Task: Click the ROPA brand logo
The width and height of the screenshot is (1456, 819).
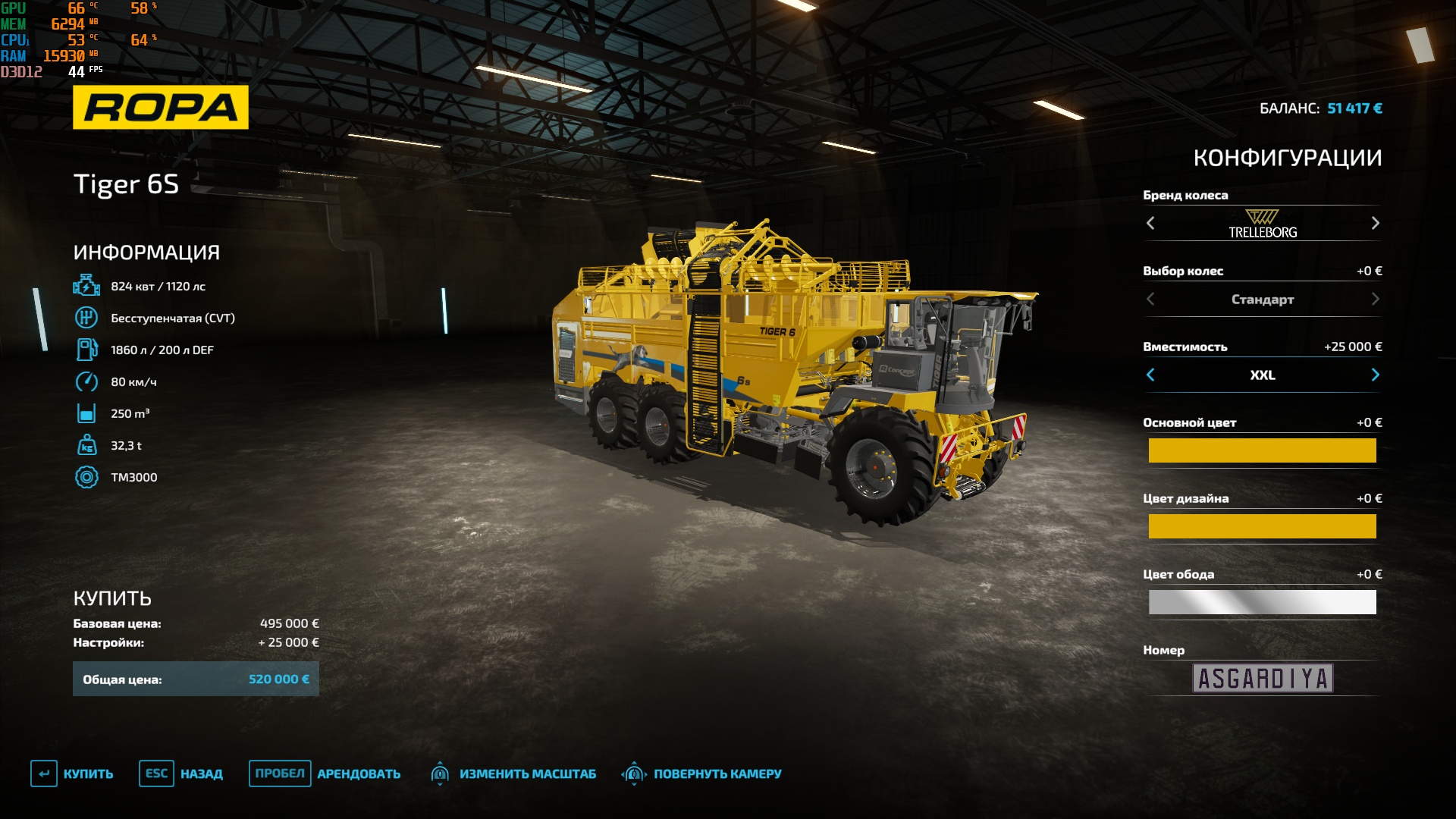Action: [x=160, y=105]
